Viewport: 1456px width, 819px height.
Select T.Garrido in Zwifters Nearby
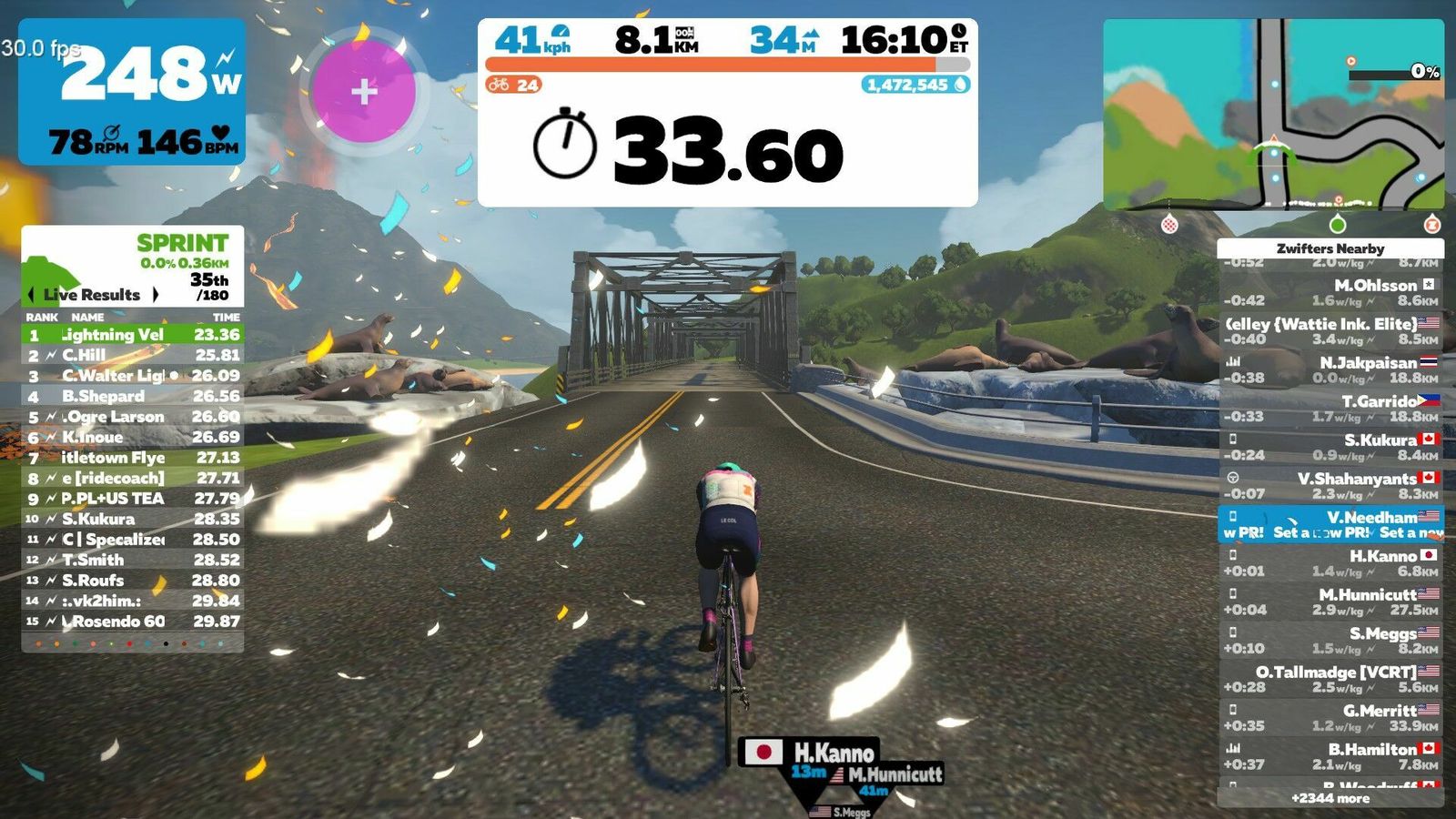[x=1330, y=409]
